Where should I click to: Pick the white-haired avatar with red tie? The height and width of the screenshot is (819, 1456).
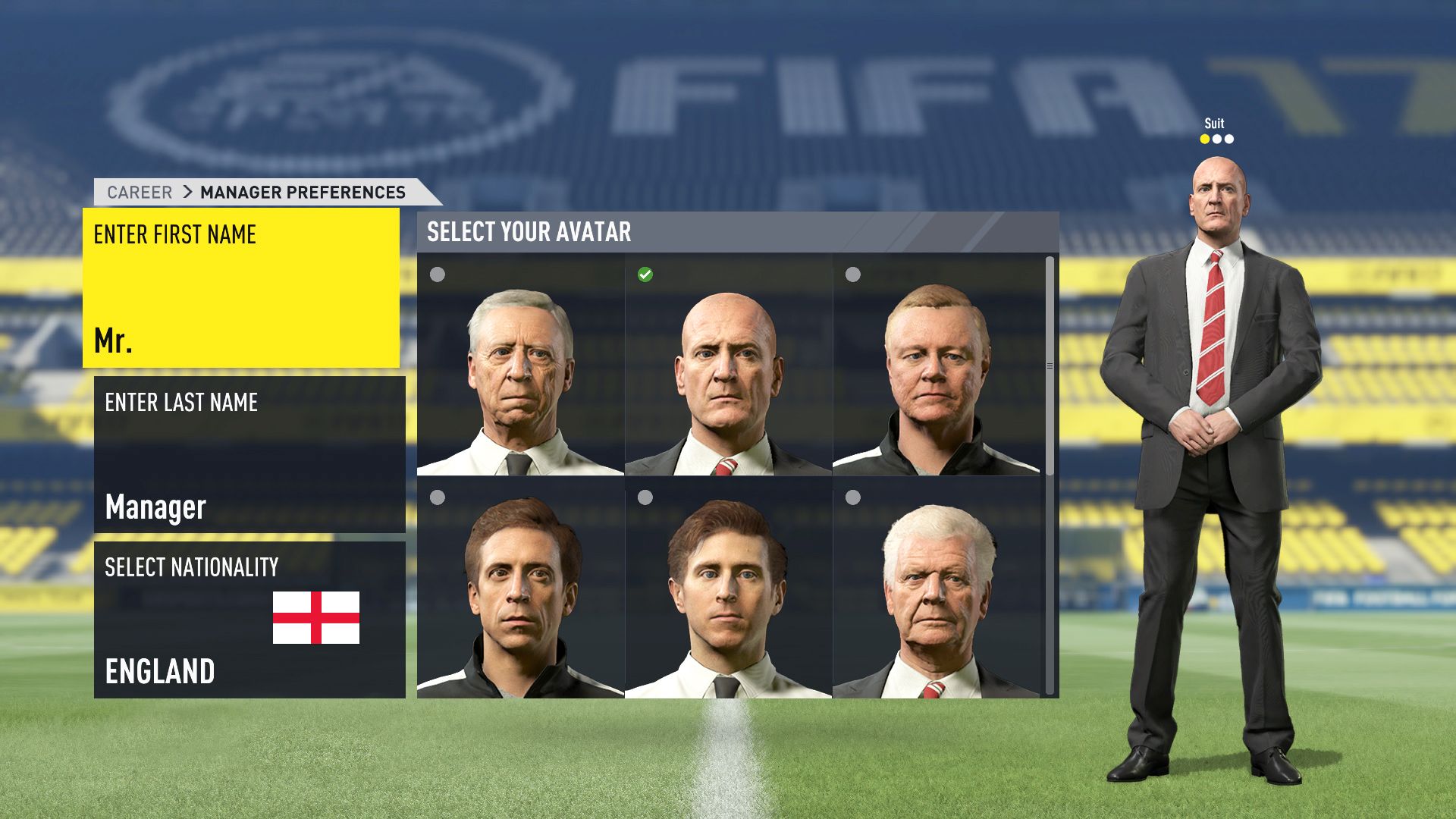936,588
